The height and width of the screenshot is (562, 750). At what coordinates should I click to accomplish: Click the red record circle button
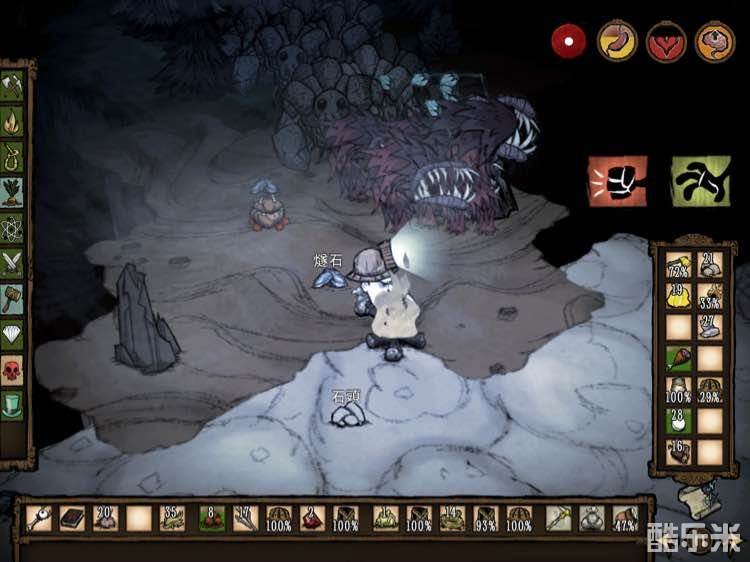coord(569,42)
